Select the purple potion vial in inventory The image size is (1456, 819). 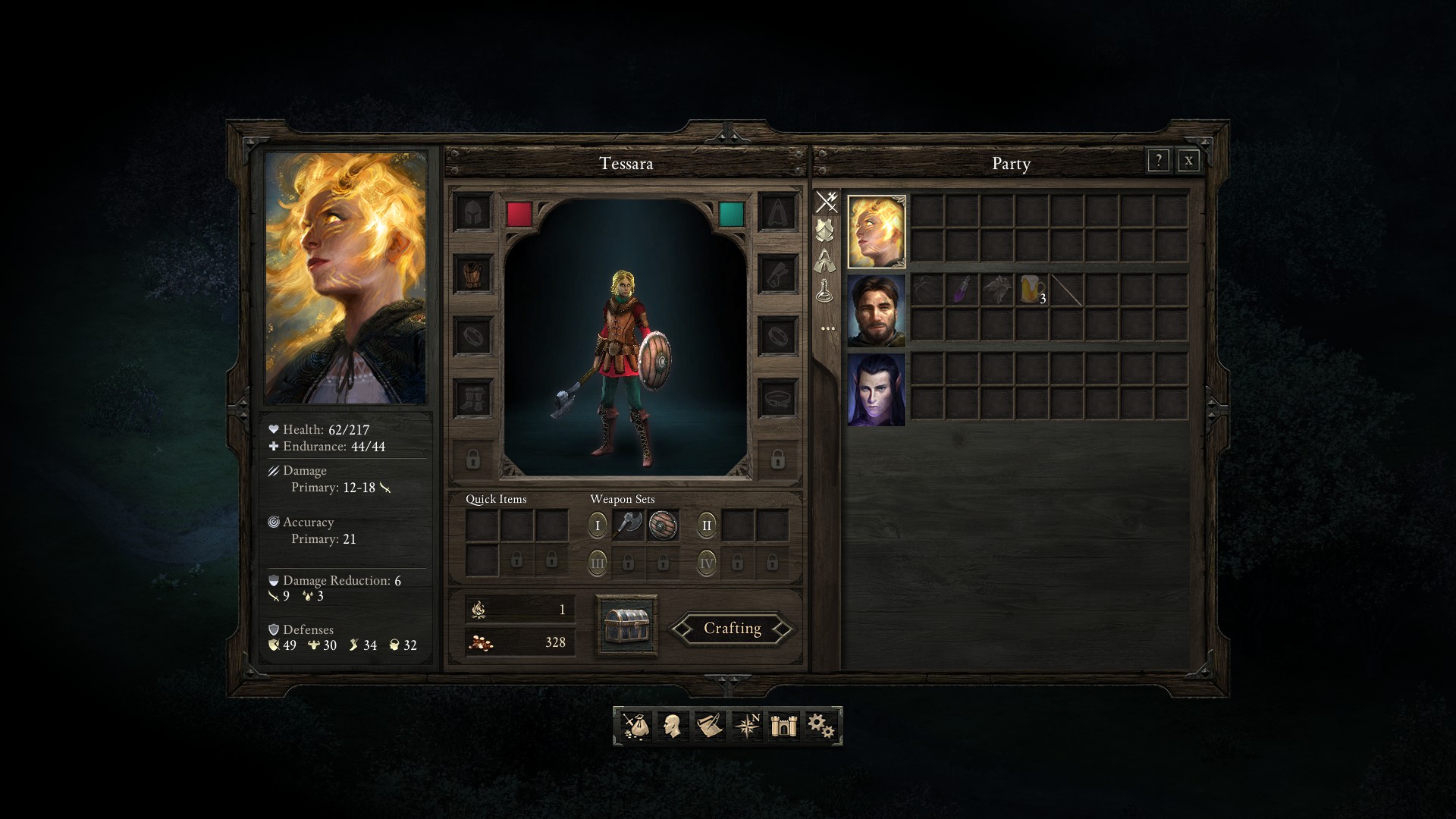[962, 290]
